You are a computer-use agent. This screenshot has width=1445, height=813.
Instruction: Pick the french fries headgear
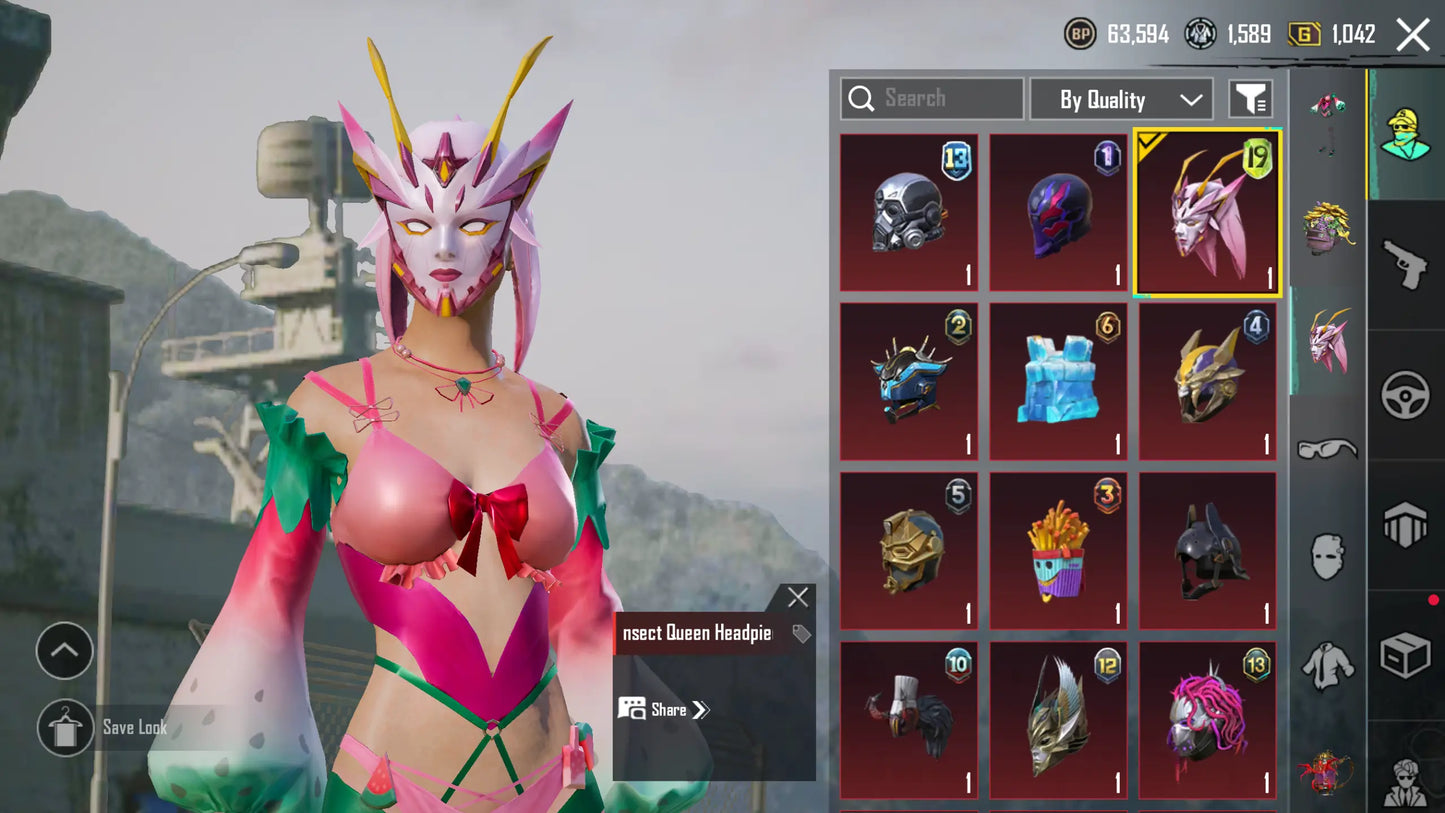point(1058,550)
